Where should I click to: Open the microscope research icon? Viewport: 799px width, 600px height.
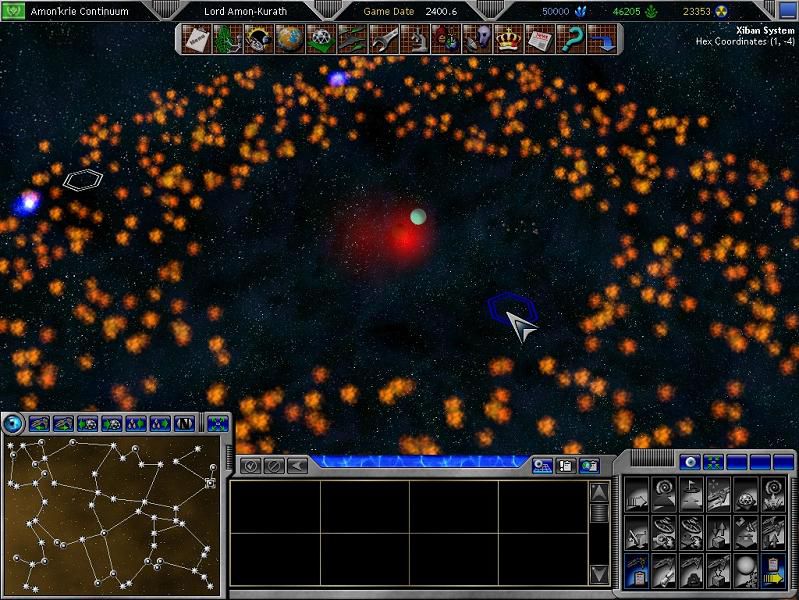[415, 40]
